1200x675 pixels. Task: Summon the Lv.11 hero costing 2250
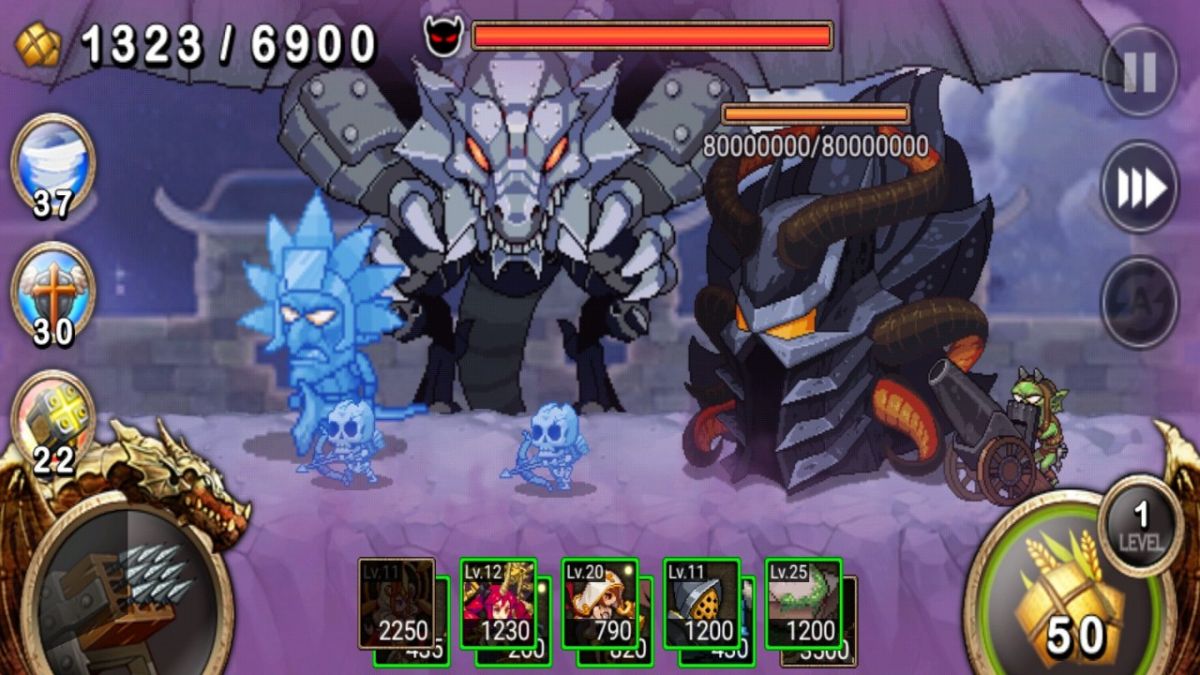[x=397, y=603]
